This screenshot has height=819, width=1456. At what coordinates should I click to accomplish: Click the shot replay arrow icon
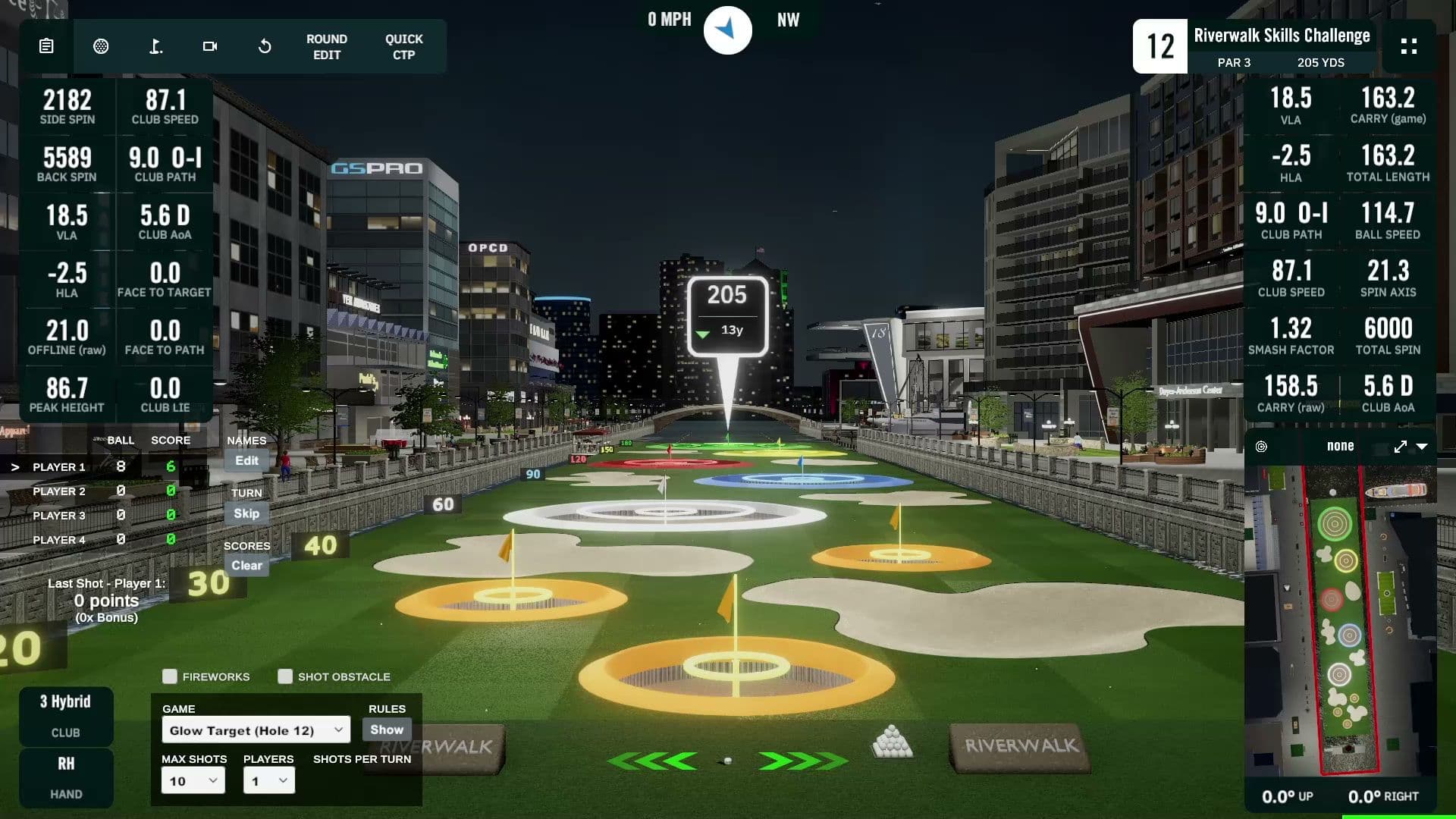264,46
